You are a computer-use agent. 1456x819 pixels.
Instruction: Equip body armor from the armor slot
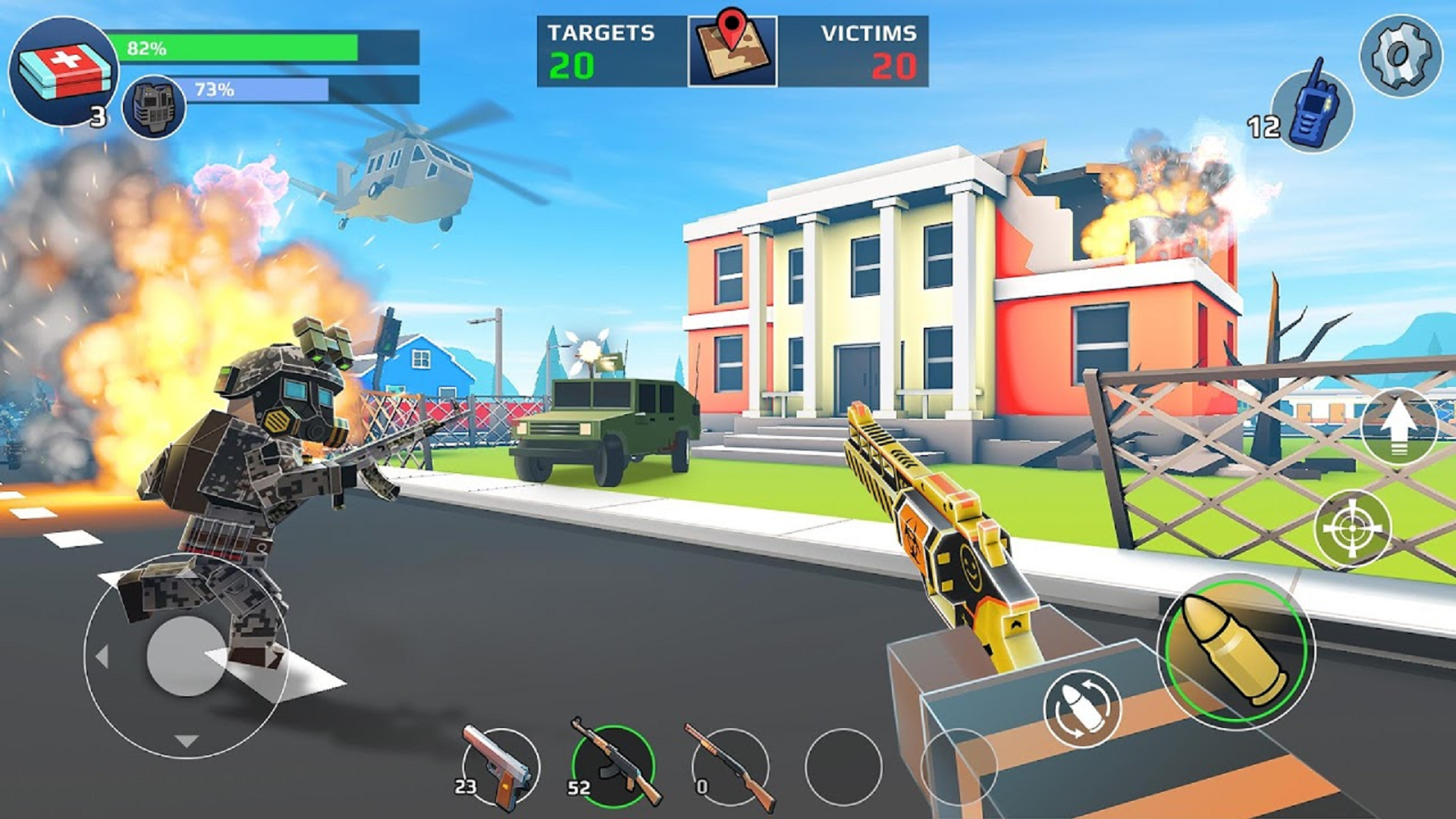[x=155, y=106]
